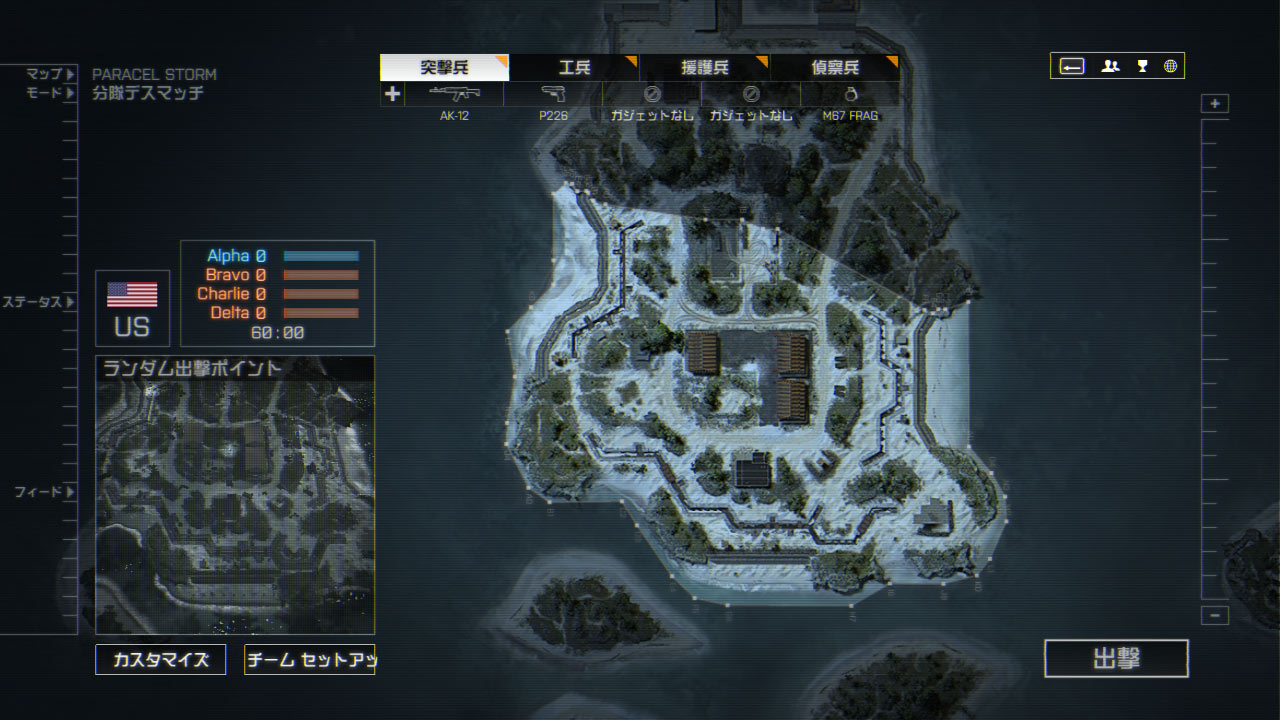Image resolution: width=1280 pixels, height=720 pixels.
Task: Select the P226 sidearm slot
Action: [553, 94]
